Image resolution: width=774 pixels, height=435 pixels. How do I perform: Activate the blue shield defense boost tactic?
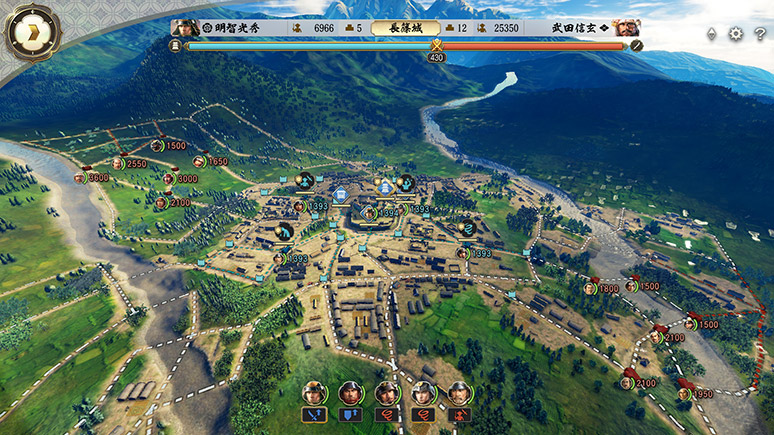click(351, 415)
